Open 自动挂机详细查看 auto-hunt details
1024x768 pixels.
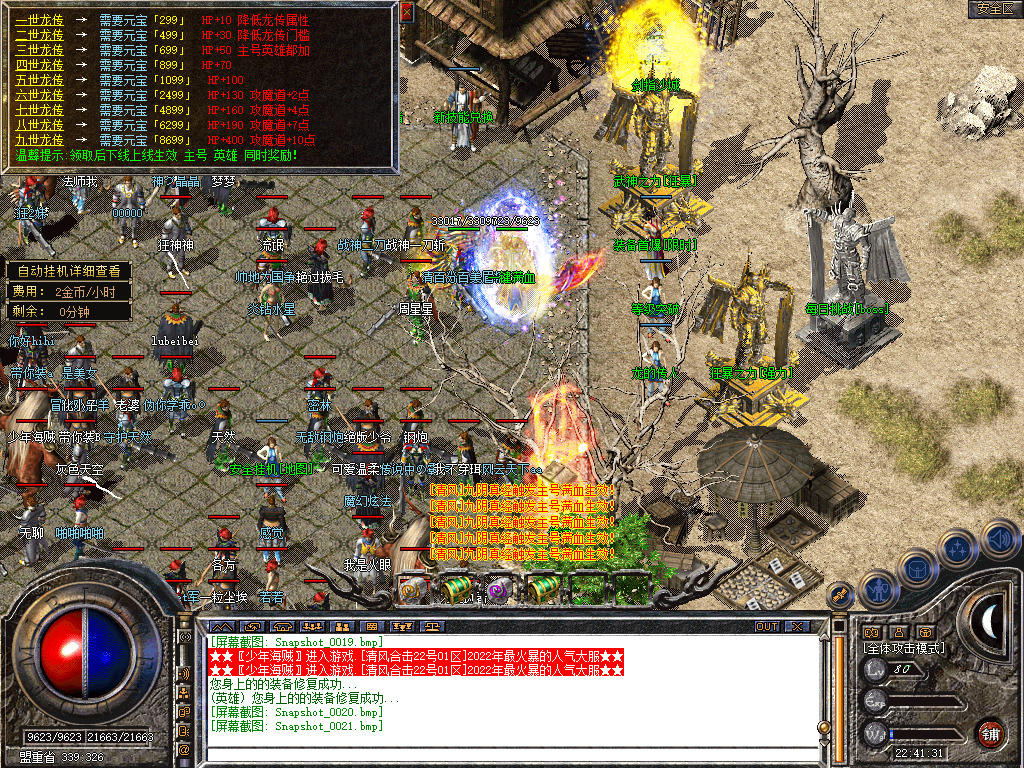68,271
